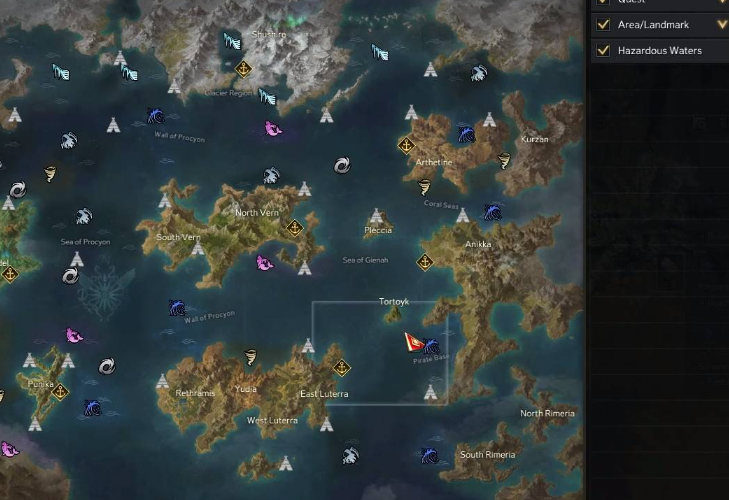Viewport: 729px width, 500px height.
Task: Expand the Area/Landmark filter arrow
Action: click(x=722, y=25)
